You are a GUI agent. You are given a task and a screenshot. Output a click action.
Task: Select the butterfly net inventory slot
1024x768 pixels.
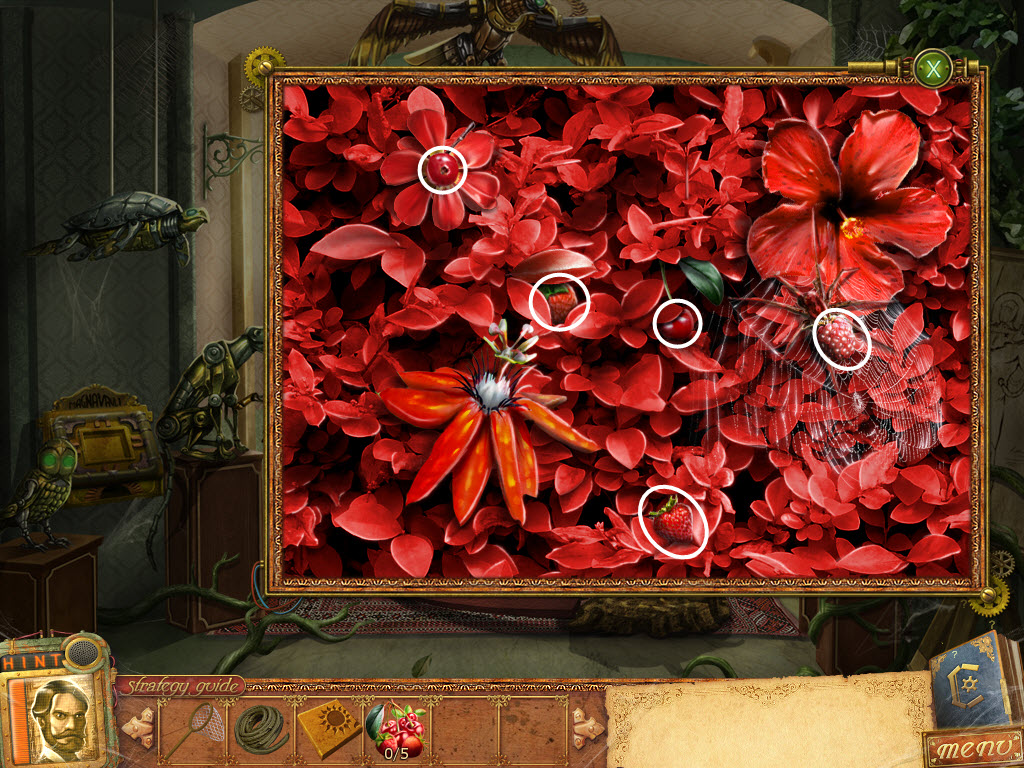tap(193, 728)
